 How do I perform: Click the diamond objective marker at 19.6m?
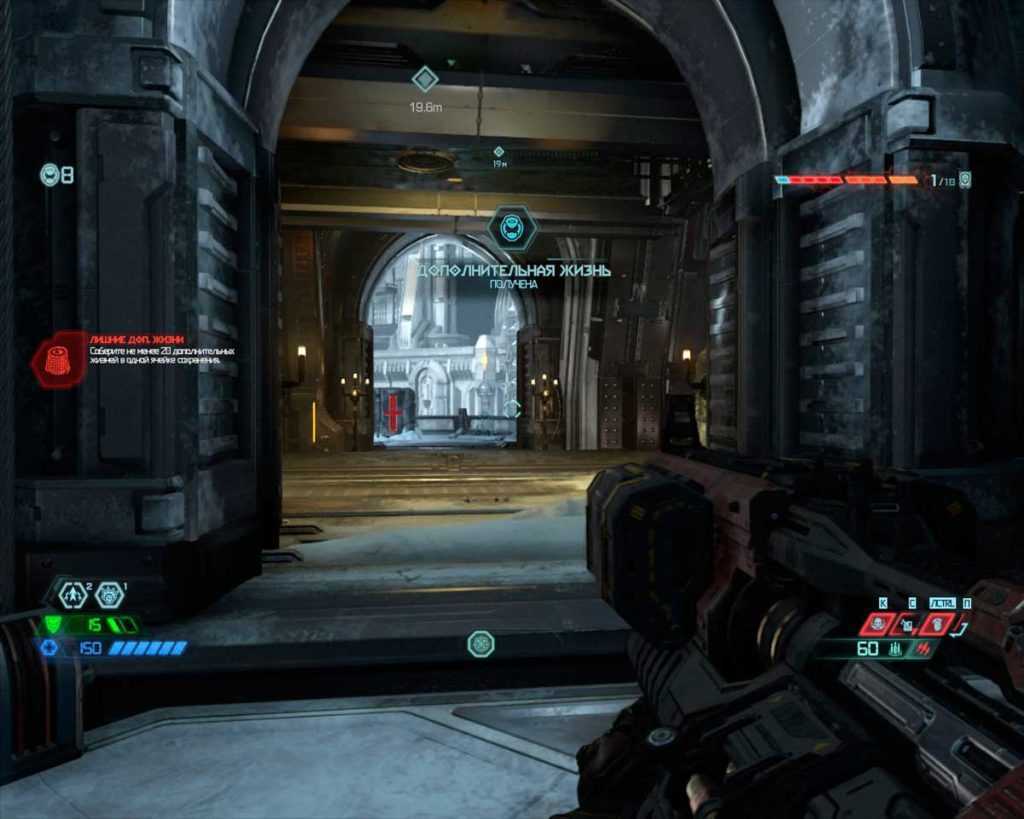tap(426, 79)
